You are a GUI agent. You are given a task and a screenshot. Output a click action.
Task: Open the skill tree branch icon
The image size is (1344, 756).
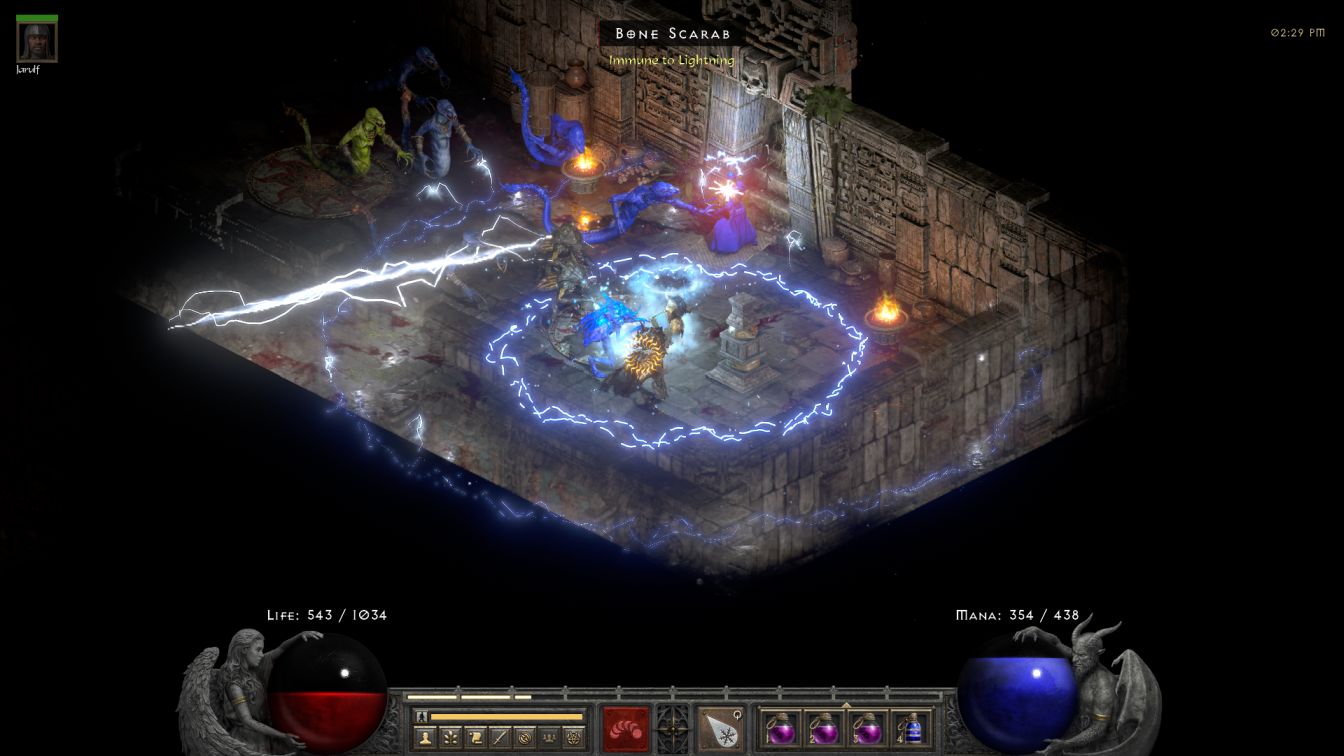451,738
